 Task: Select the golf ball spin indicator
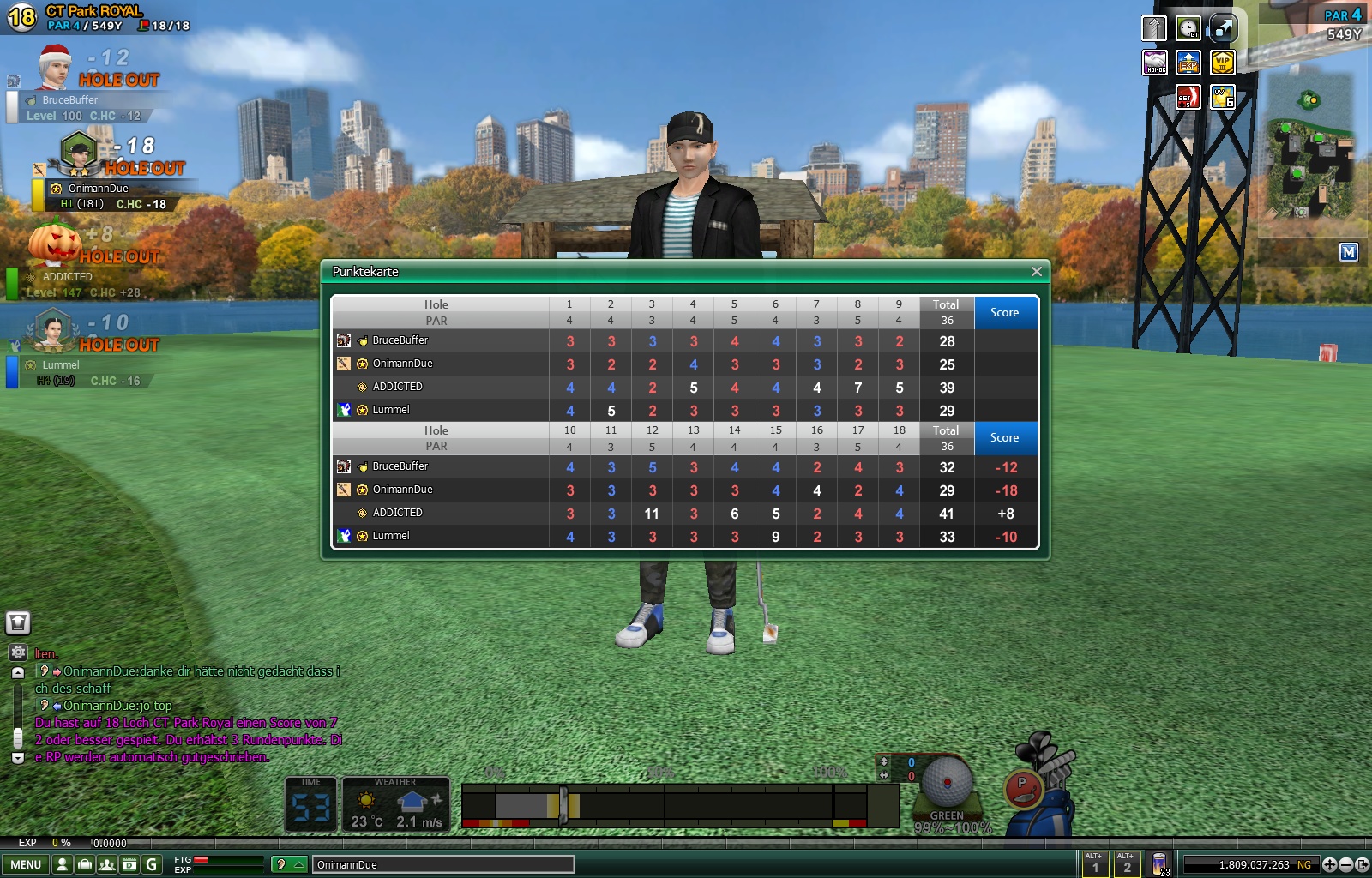[947, 781]
